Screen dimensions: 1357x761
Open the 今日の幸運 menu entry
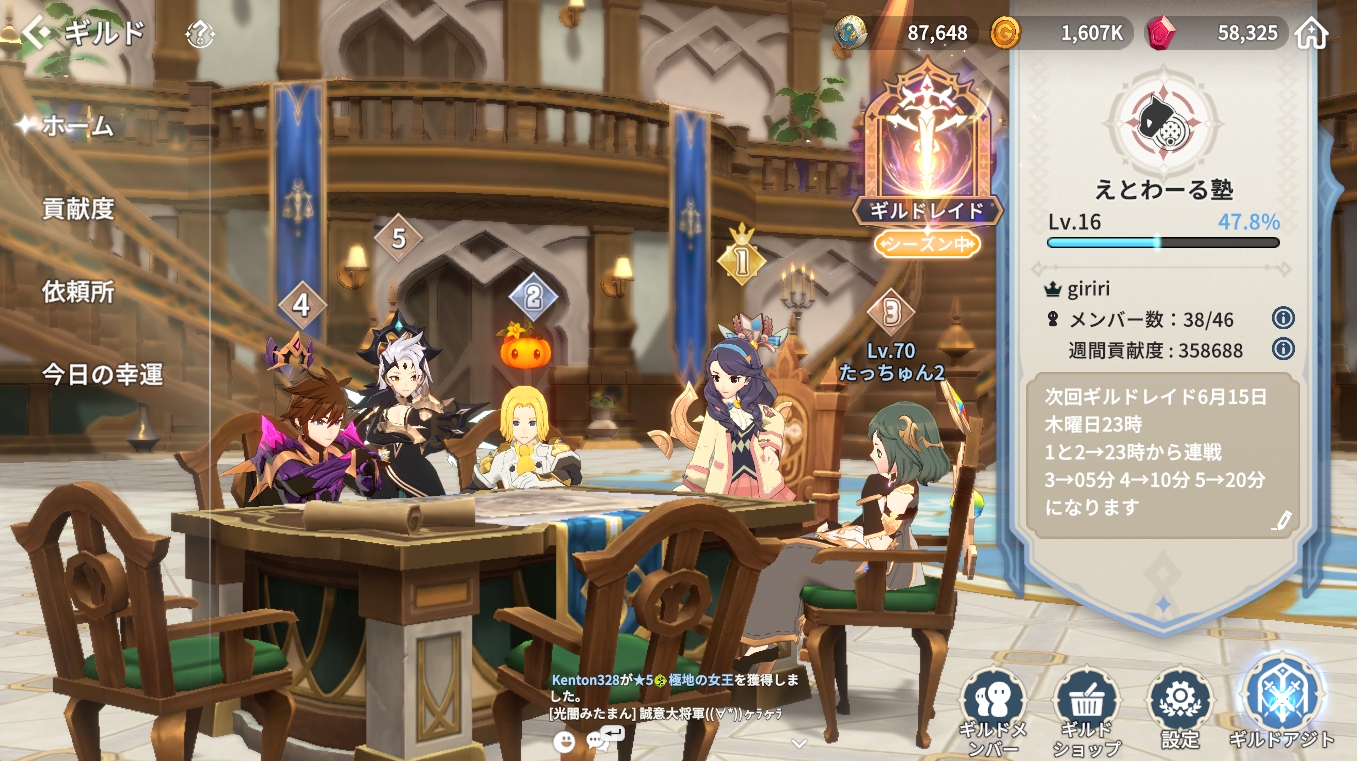[x=102, y=375]
